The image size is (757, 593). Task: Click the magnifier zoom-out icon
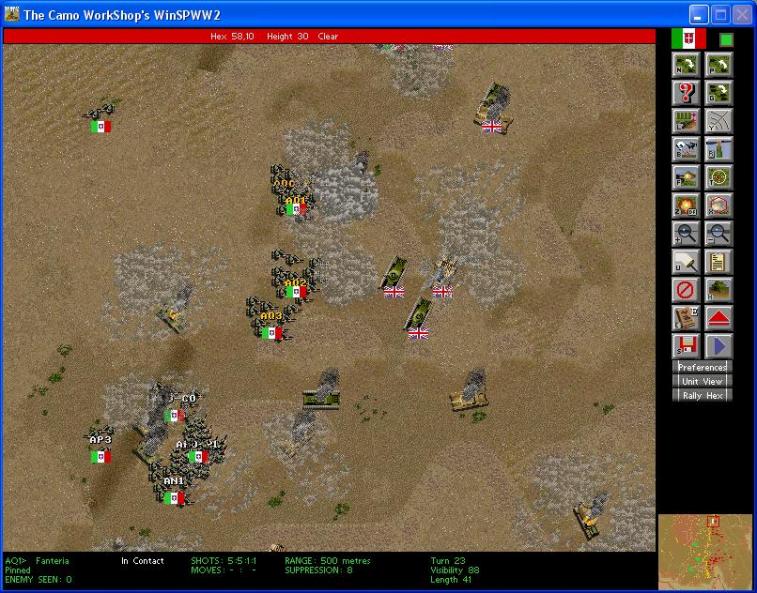tap(719, 234)
